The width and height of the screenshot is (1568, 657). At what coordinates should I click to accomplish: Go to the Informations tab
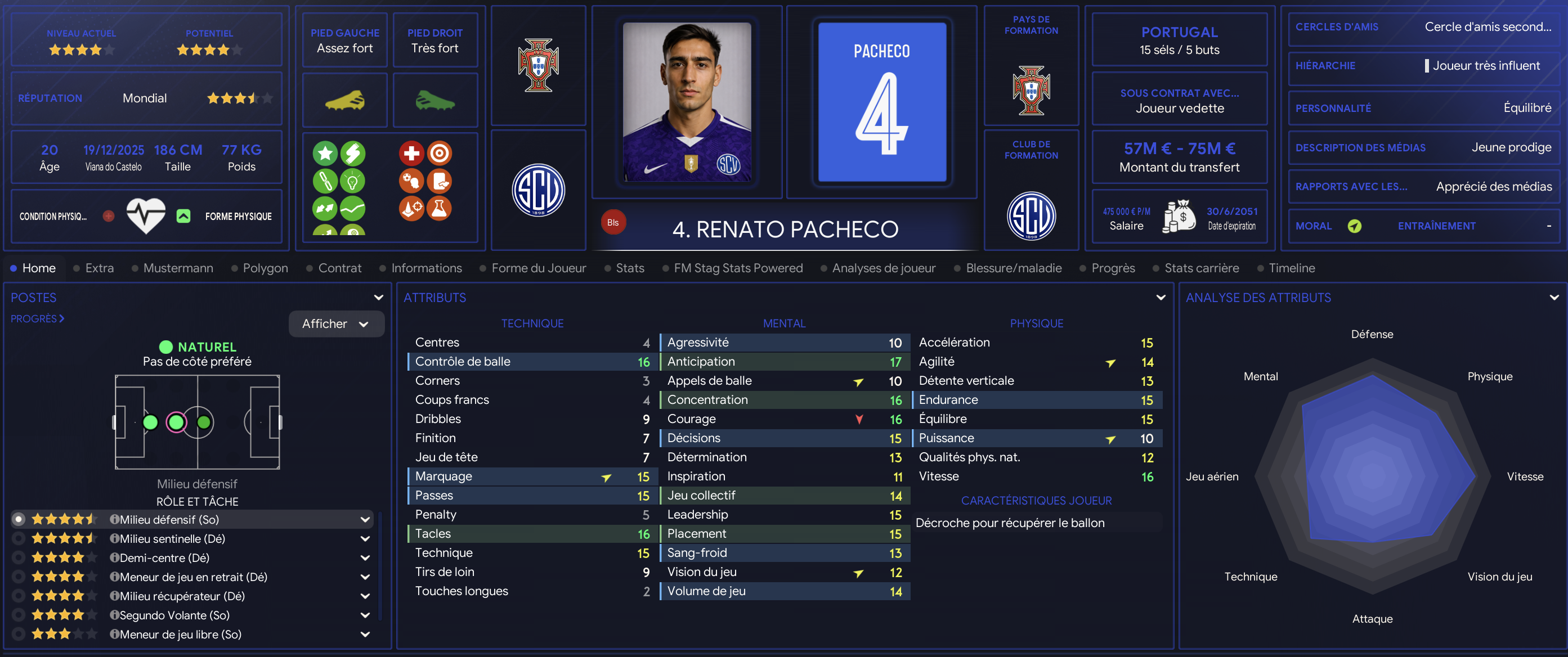coord(426,268)
